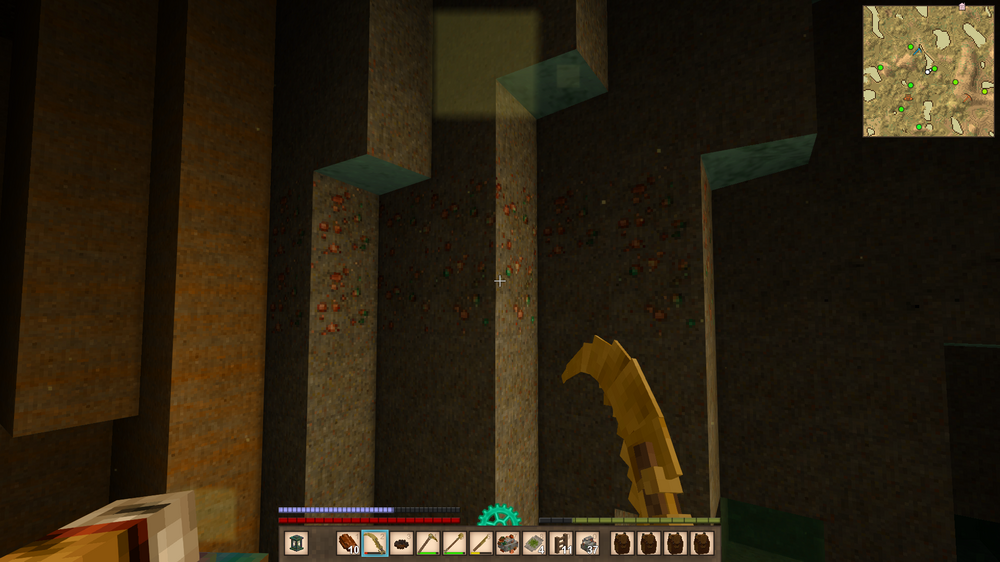Choose the green-topped item stack of 4
The image size is (1000, 562).
tap(534, 543)
